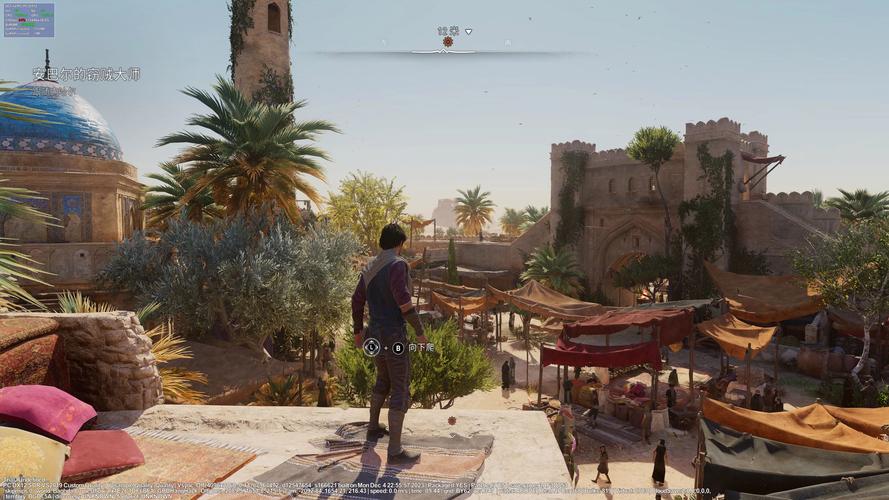The width and height of the screenshot is (889, 500).
Task: Click the performance stats overlay panel
Action: tap(28, 19)
